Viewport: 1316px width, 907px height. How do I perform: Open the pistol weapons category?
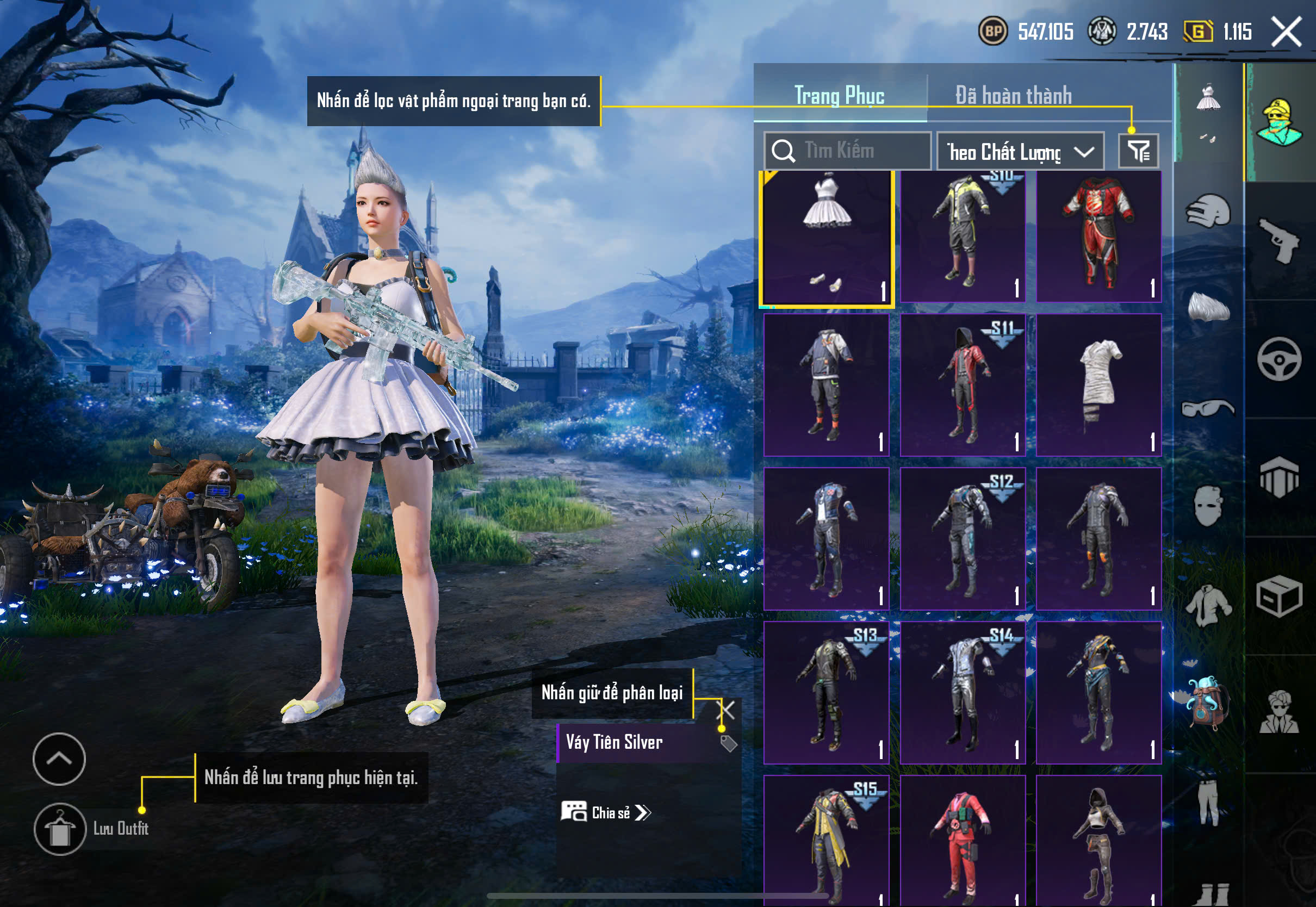(1279, 240)
